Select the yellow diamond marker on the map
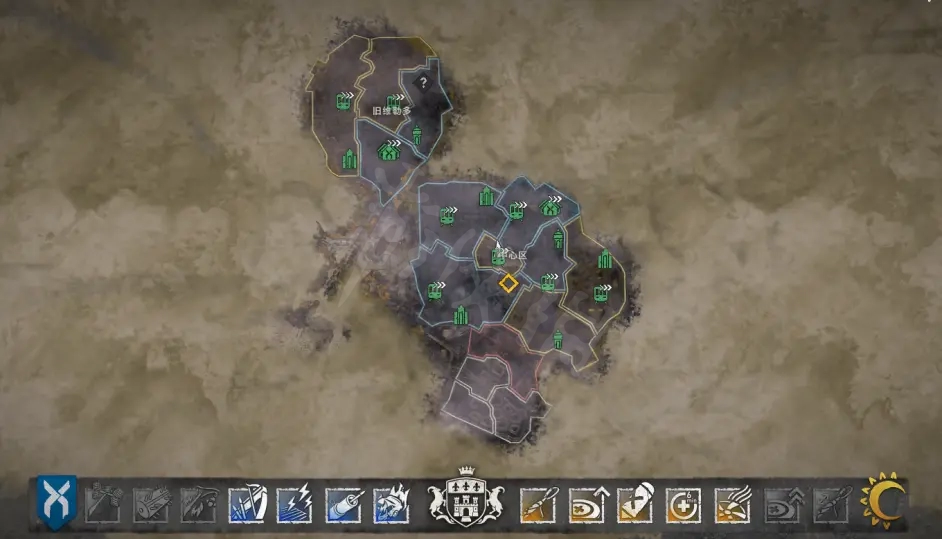 pyautogui.click(x=509, y=283)
